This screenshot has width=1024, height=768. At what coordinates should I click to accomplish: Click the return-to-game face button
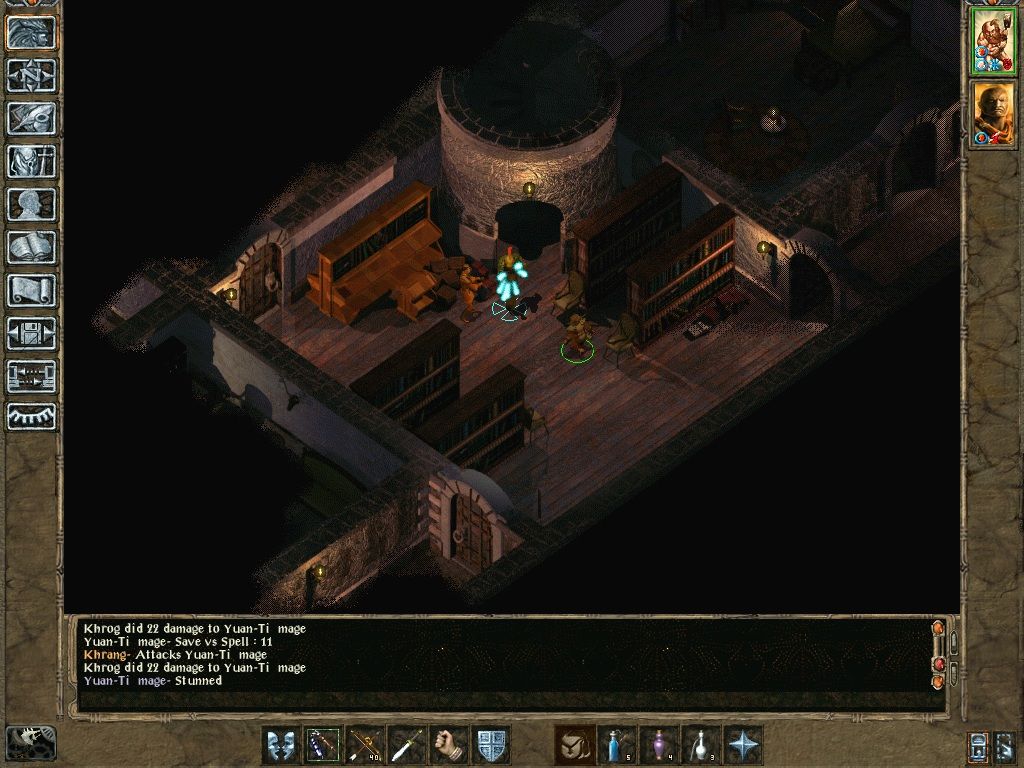click(x=32, y=33)
